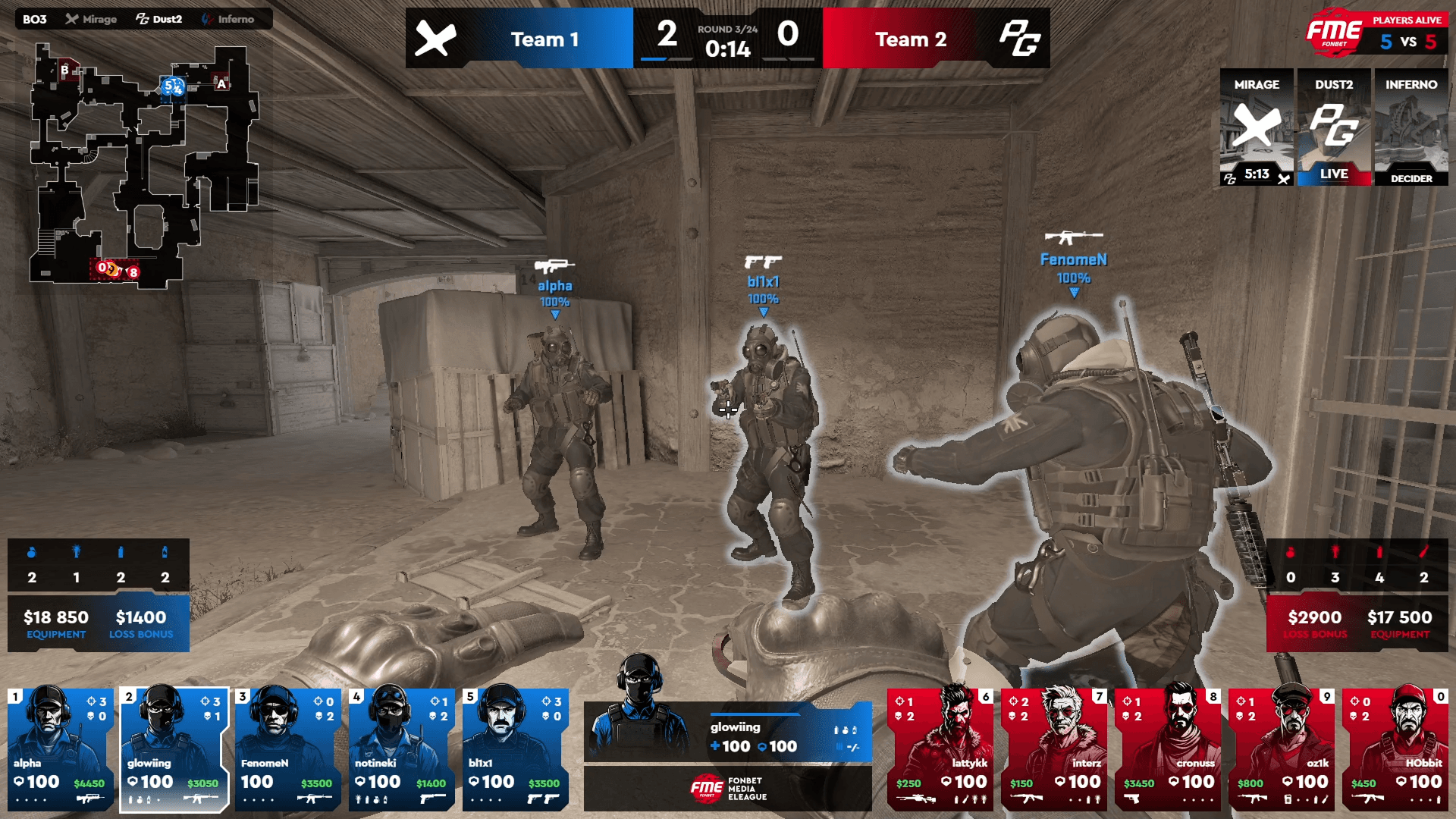
Task: Choose interz's player card
Action: pos(1054,749)
